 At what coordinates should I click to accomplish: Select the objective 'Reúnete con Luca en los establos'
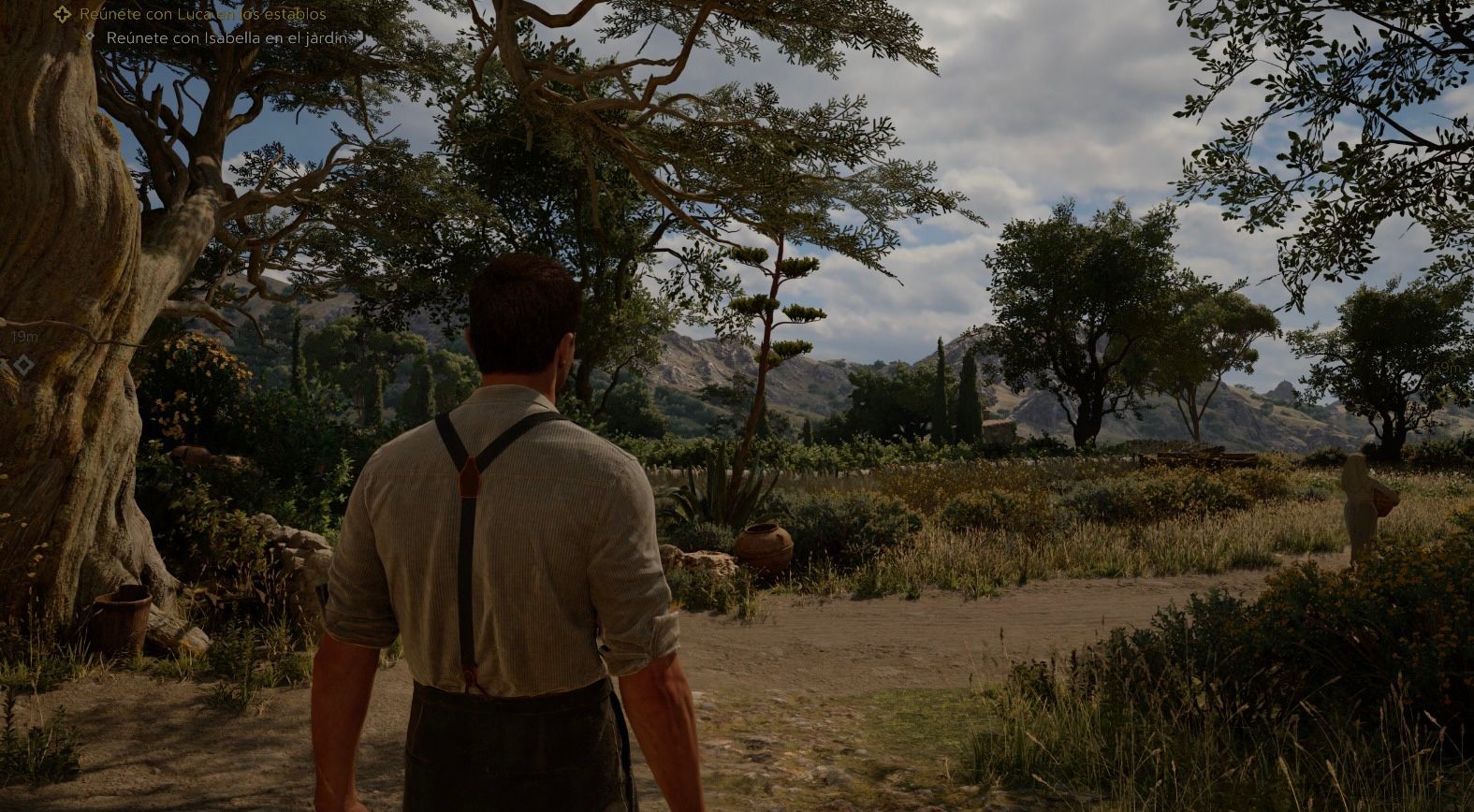click(x=202, y=14)
